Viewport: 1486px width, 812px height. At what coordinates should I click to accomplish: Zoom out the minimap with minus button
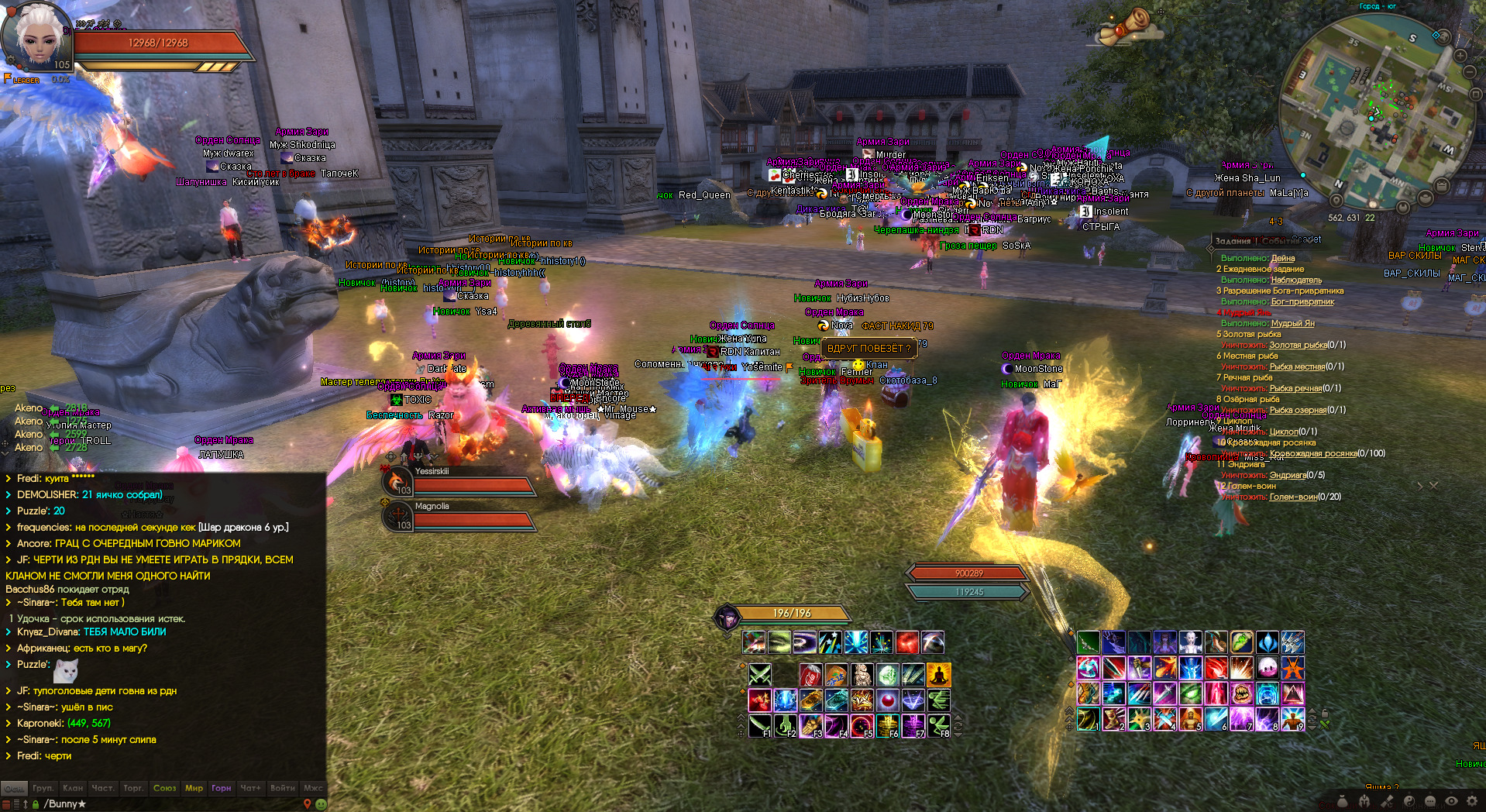click(1470, 72)
